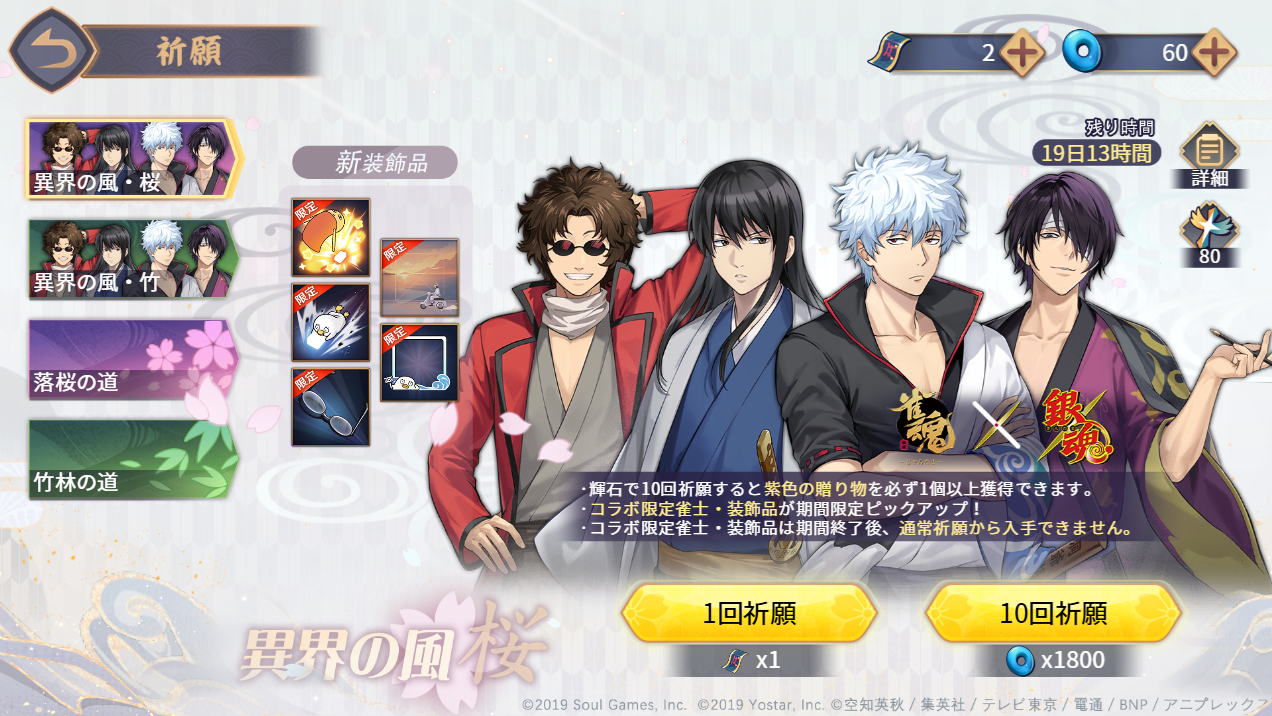This screenshot has width=1272, height=716.
Task: Open the 詳細 details page
Action: coord(1210,155)
